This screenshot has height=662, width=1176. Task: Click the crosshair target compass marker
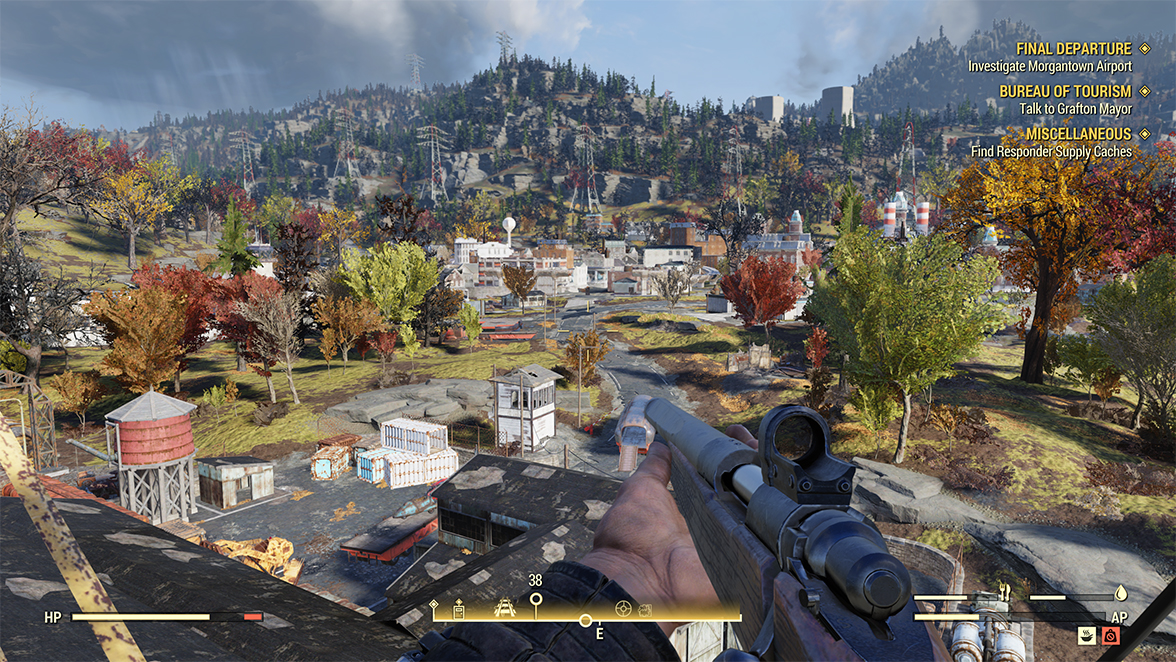(x=623, y=607)
